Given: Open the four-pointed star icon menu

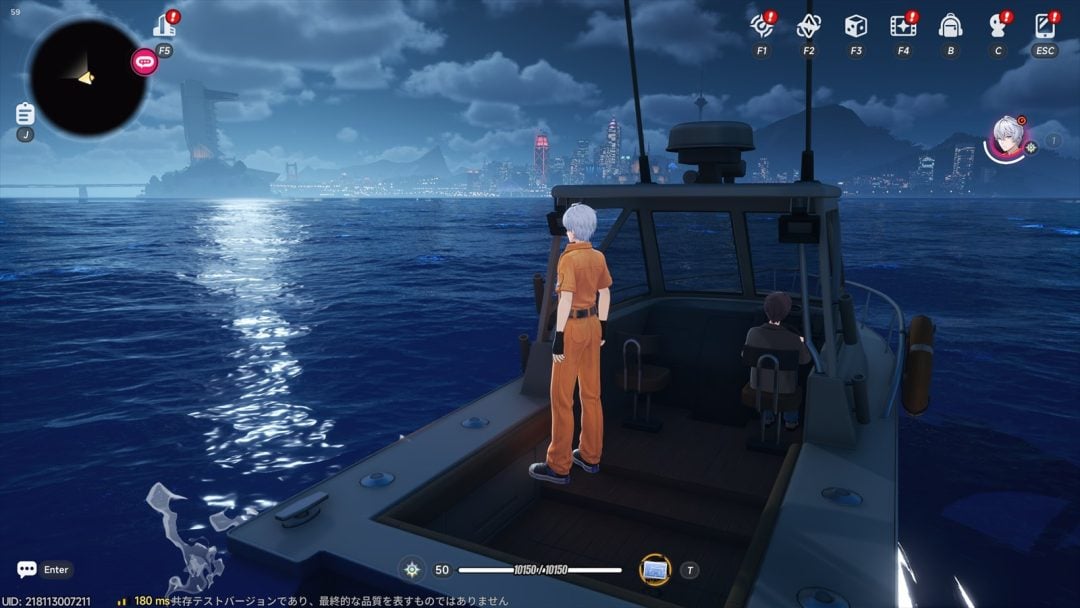Looking at the screenshot, I should (x=808, y=26).
